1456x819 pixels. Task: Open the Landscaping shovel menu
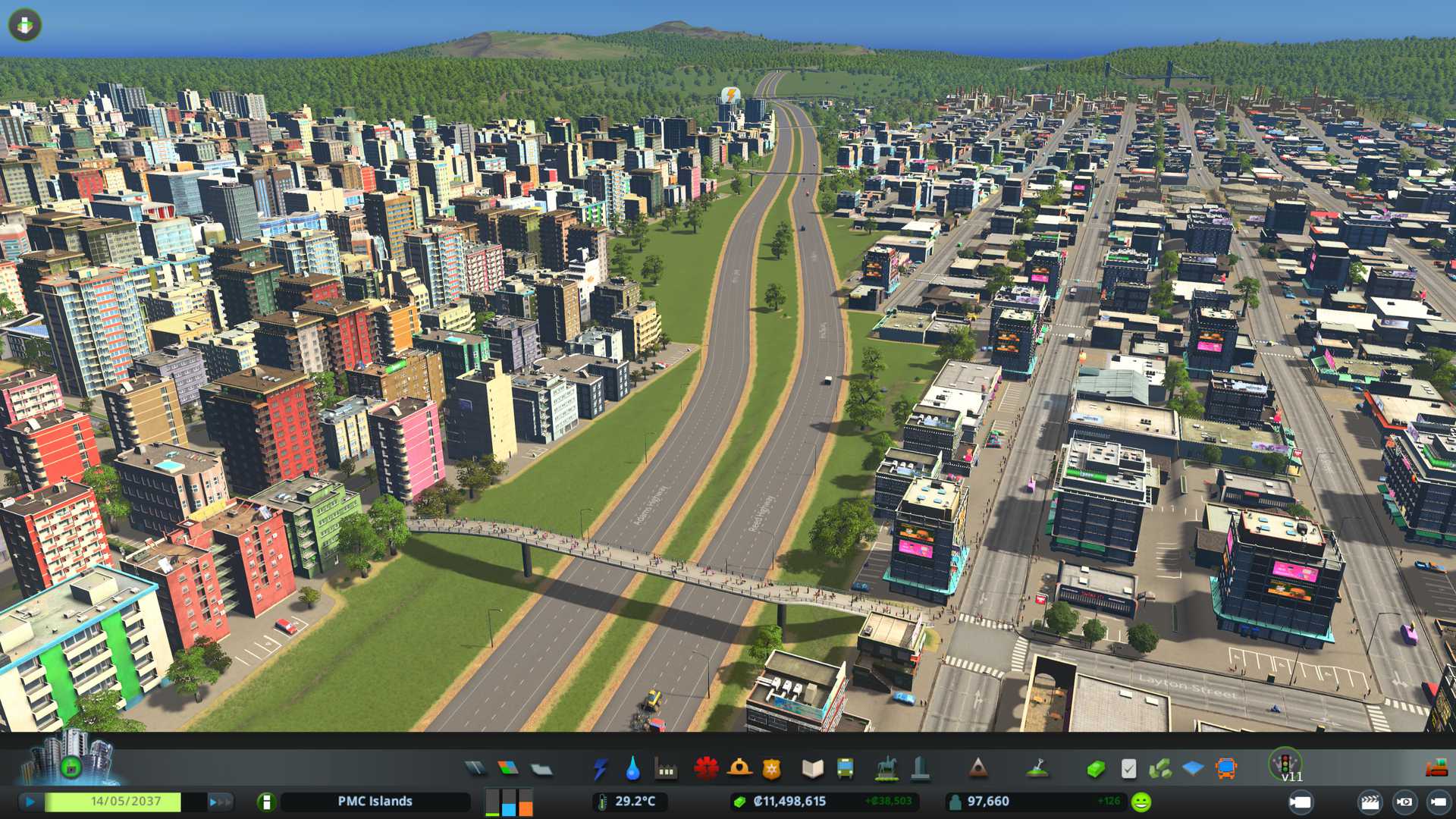tap(1037, 770)
